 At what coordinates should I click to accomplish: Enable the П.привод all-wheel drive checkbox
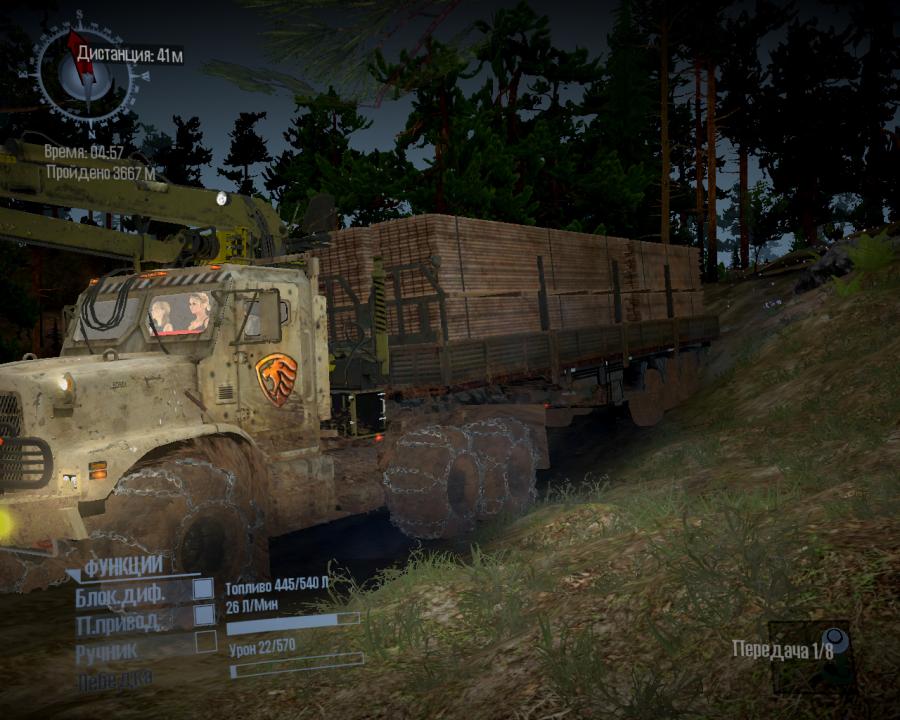pos(204,615)
